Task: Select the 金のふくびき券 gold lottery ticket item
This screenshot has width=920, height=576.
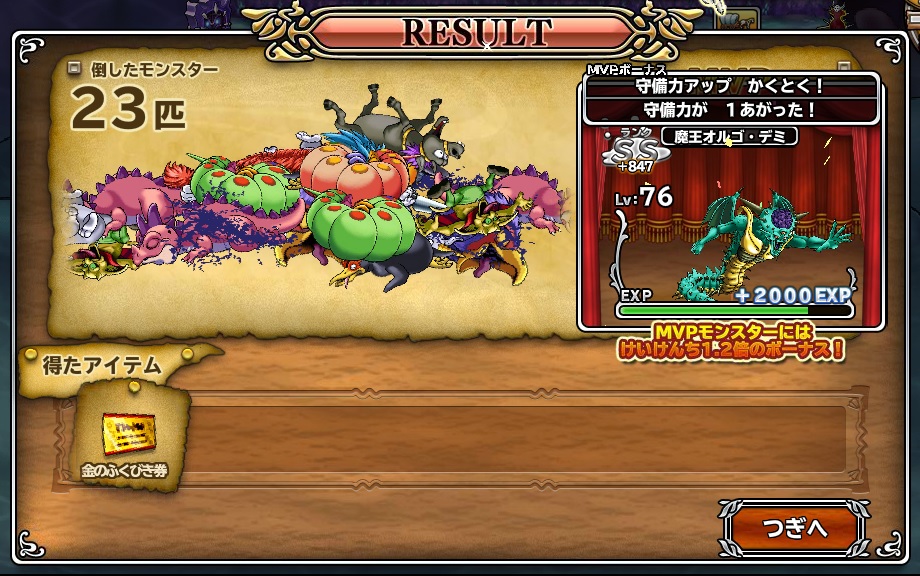Action: click(129, 435)
